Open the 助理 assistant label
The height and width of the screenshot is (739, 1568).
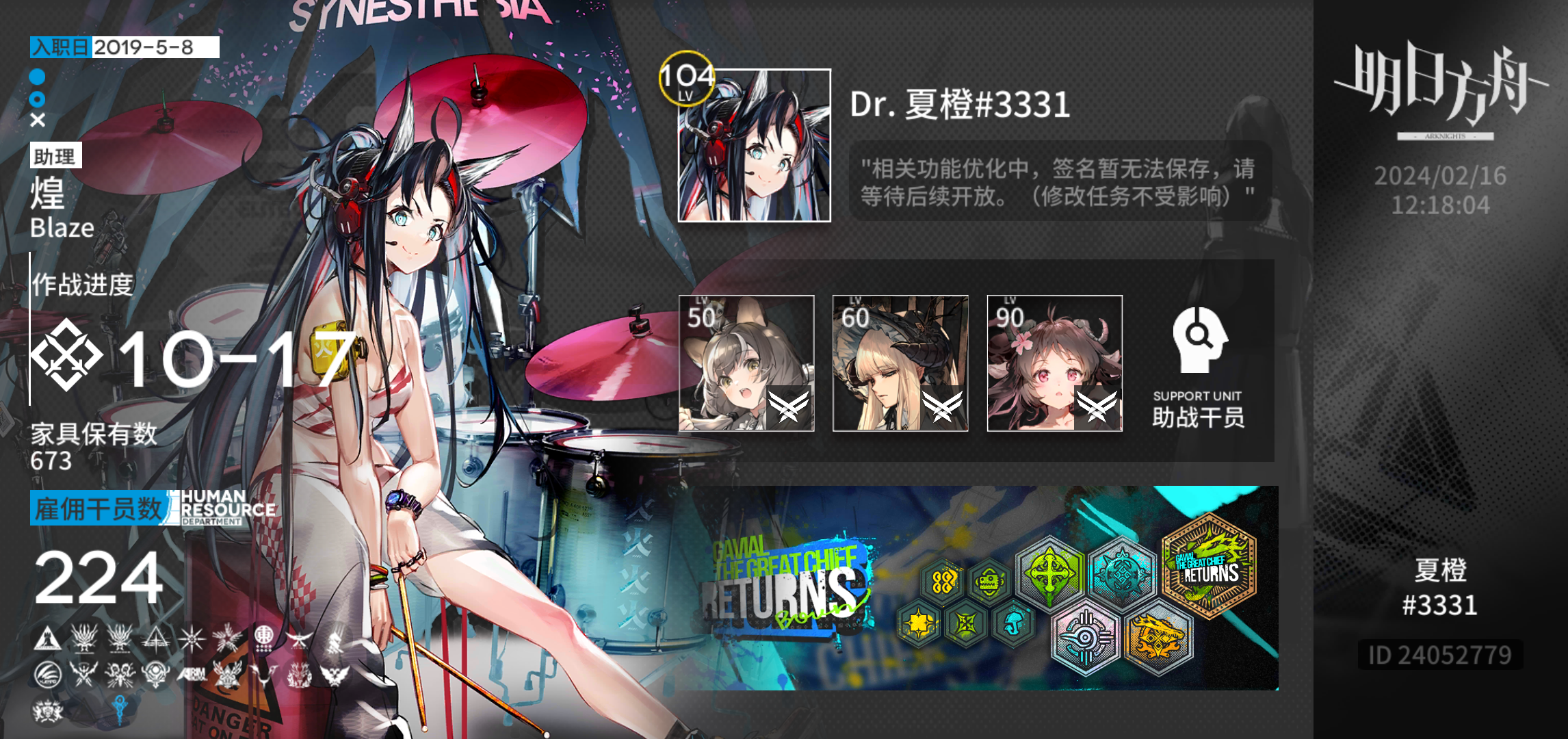pyautogui.click(x=57, y=156)
